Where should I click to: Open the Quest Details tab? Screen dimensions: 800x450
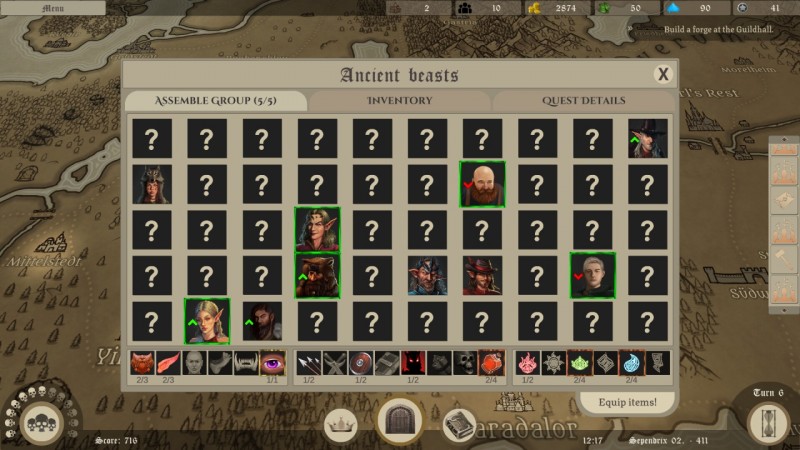(584, 101)
